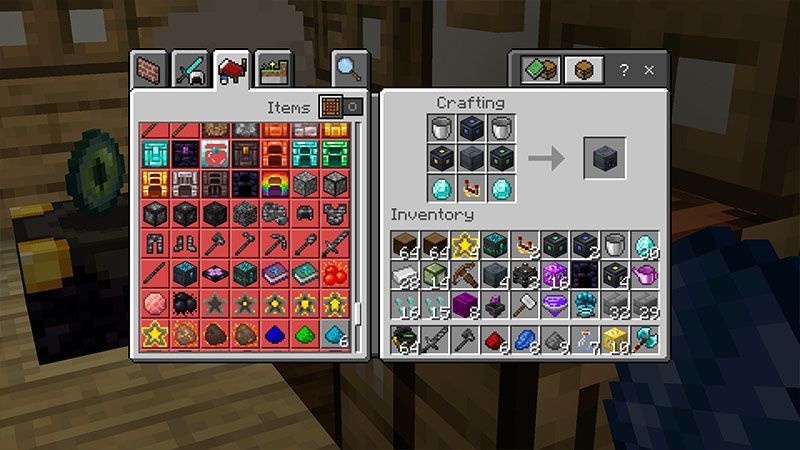Take the crafted dark block from output
The image size is (800, 450).
click(x=605, y=158)
